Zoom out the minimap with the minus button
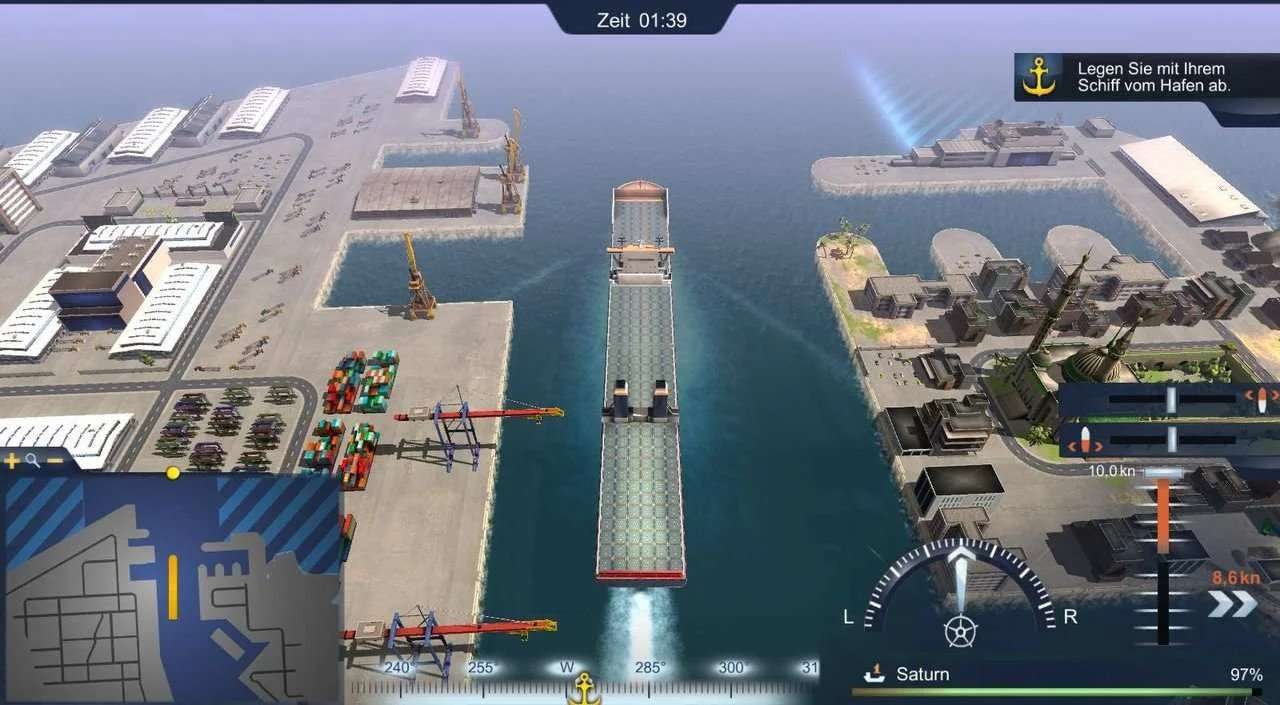The width and height of the screenshot is (1280, 705). pos(55,461)
